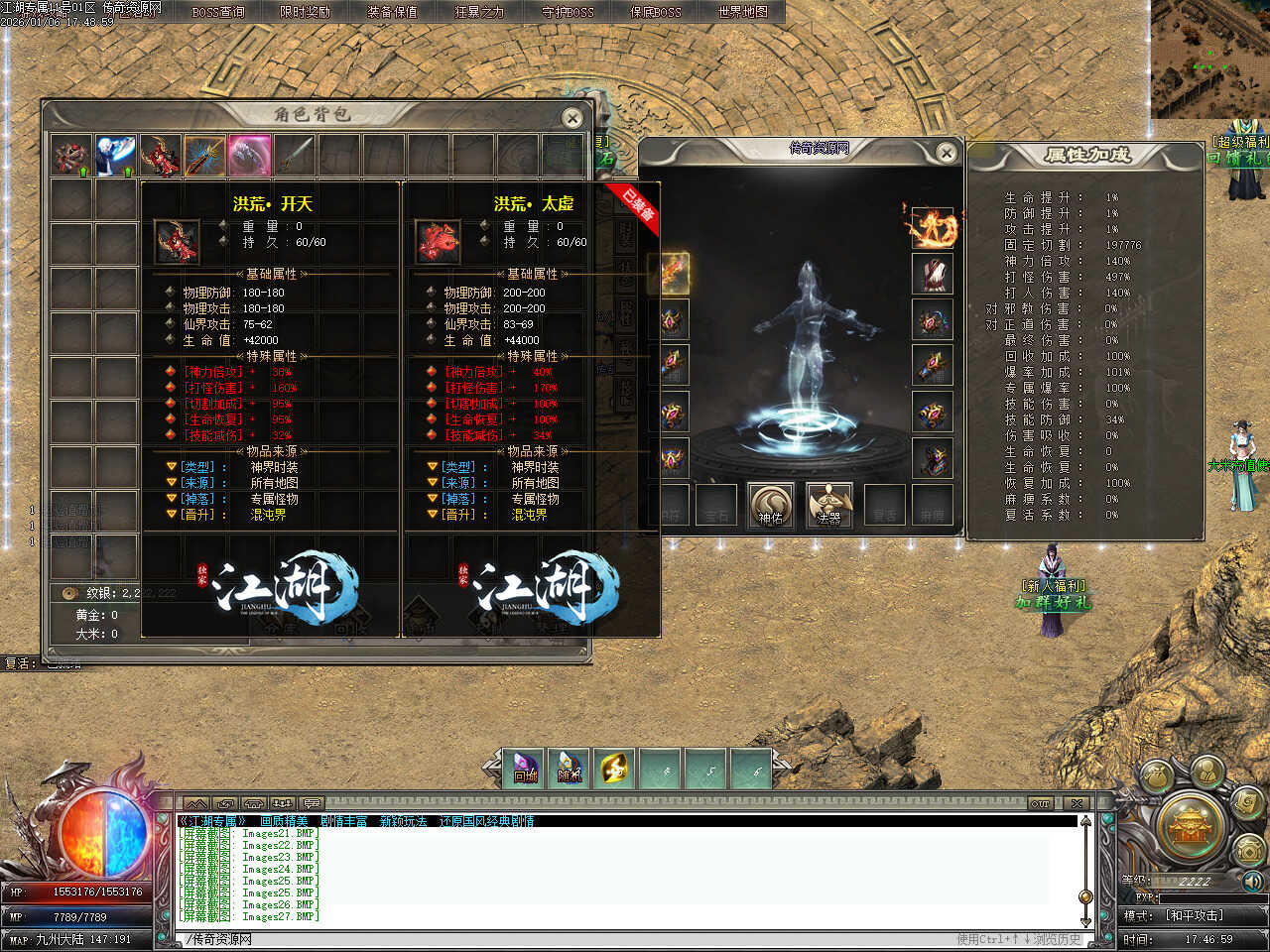Screen dimensions: 1270x952
Task: Click the minimap in the corner
Action: (1210, 59)
